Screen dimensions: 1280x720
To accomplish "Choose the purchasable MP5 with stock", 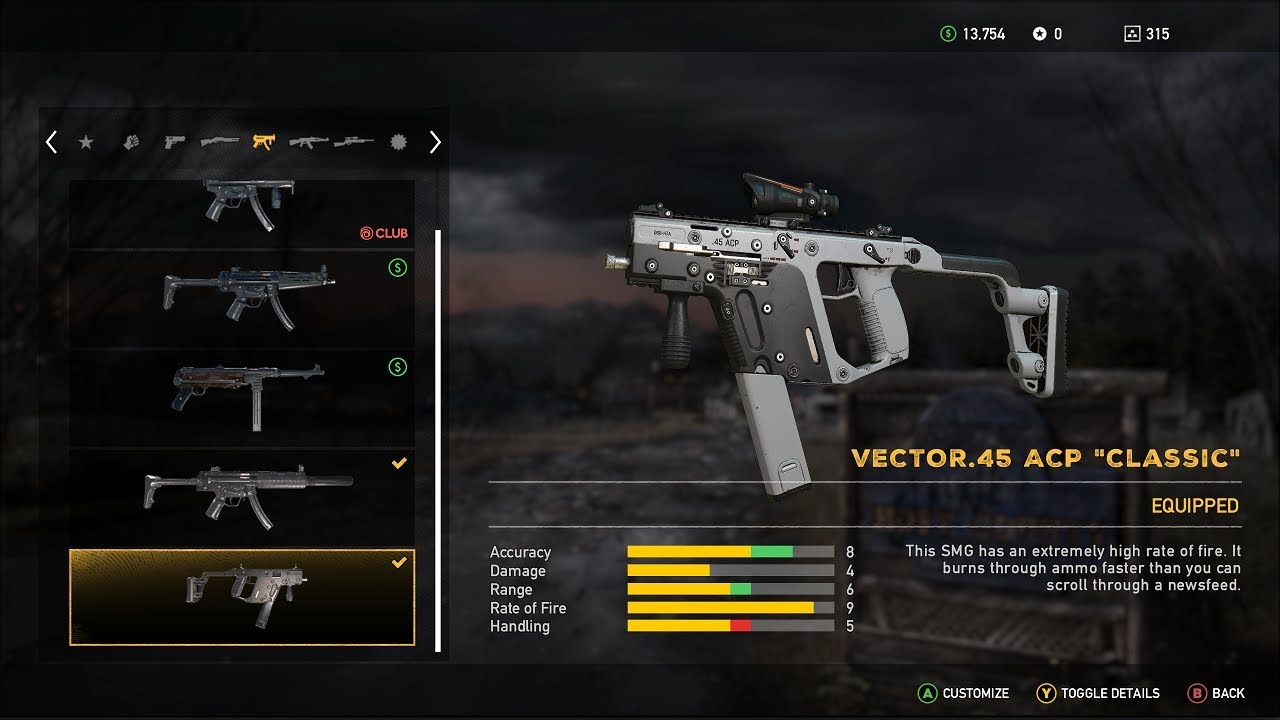I will point(241,297).
